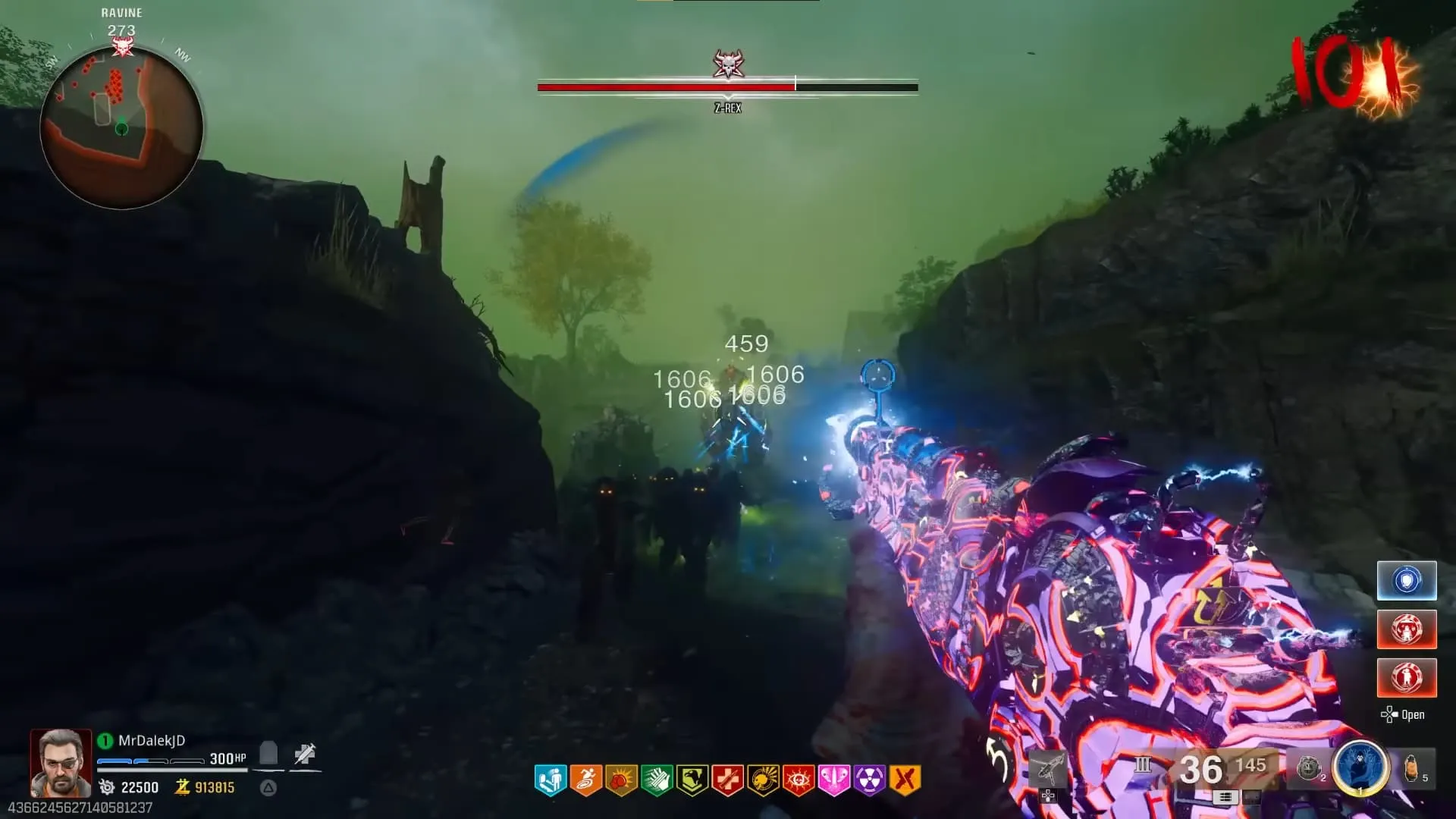
Task: Click the tactical equipment slot
Action: click(x=1310, y=767)
